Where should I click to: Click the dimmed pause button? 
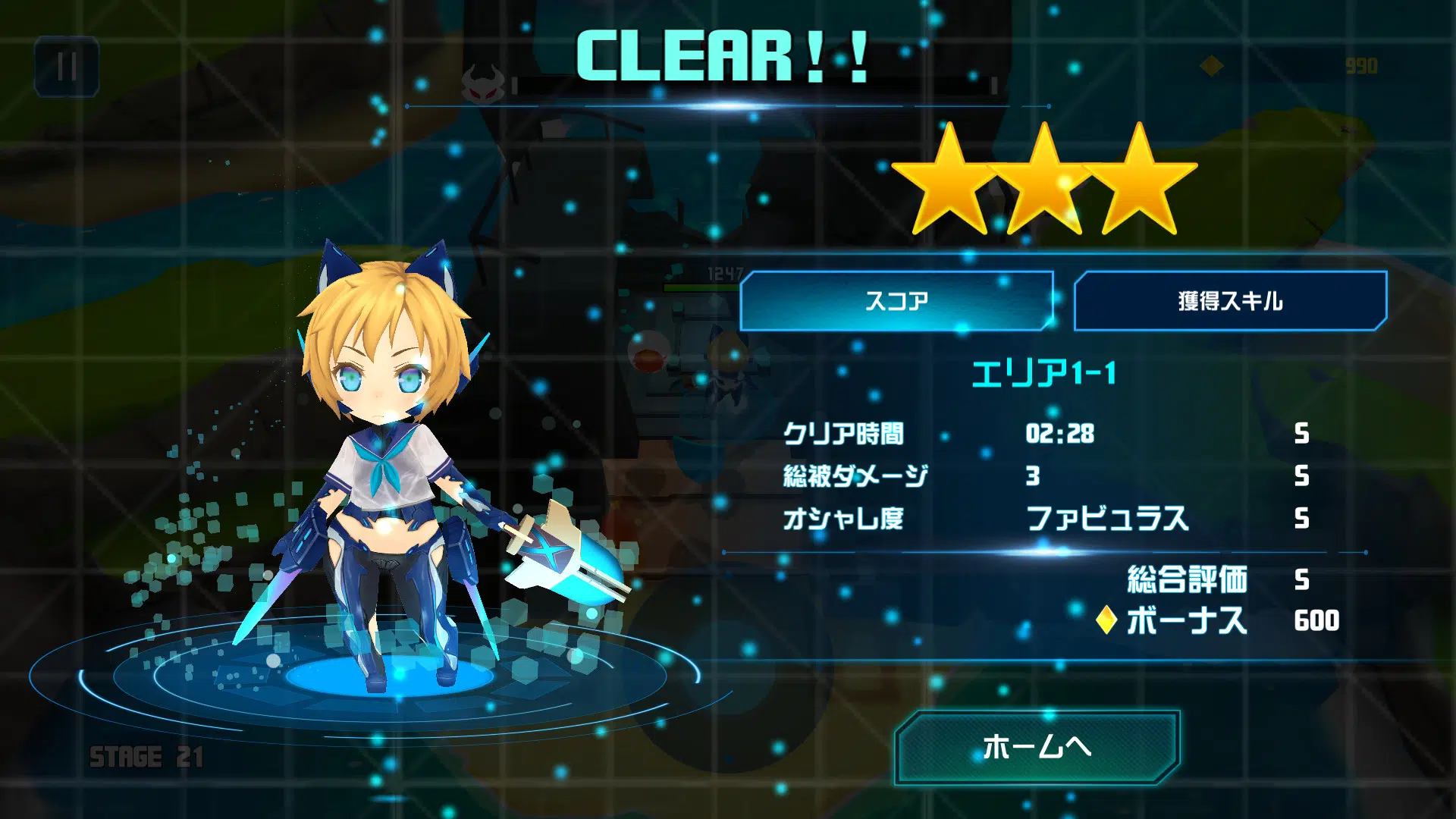click(x=67, y=67)
